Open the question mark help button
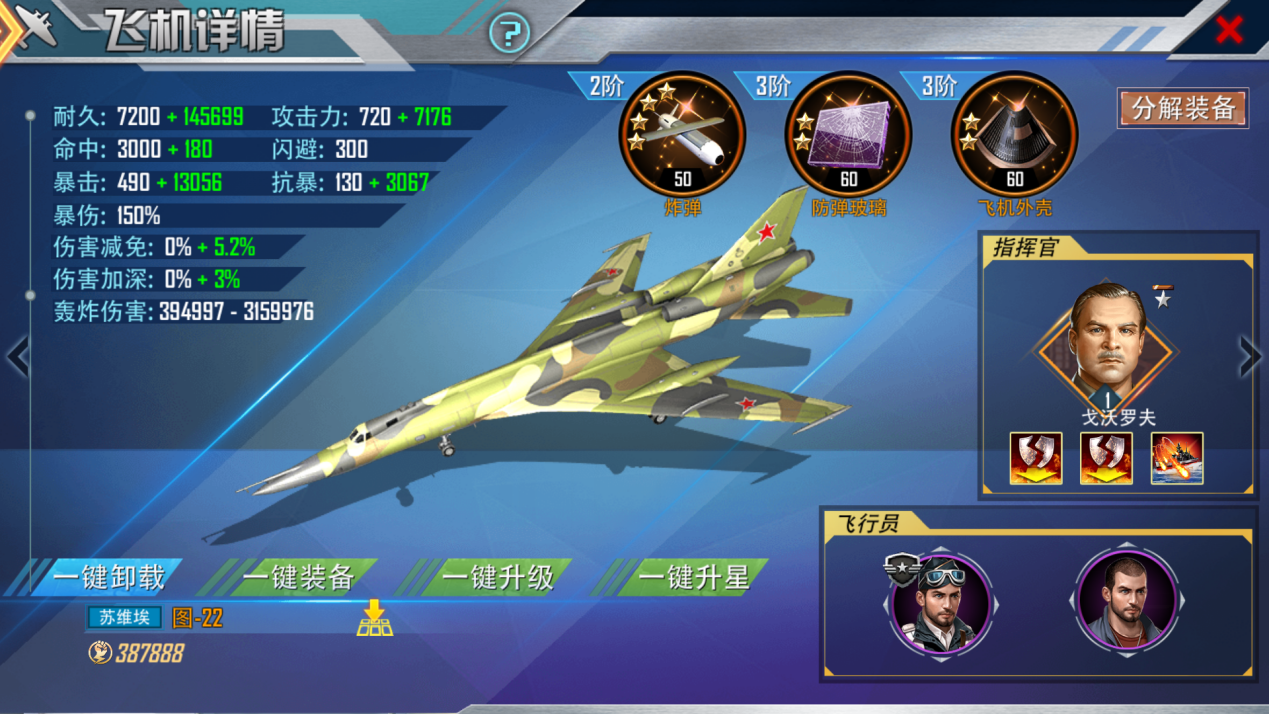This screenshot has height=714, width=1269. [509, 34]
